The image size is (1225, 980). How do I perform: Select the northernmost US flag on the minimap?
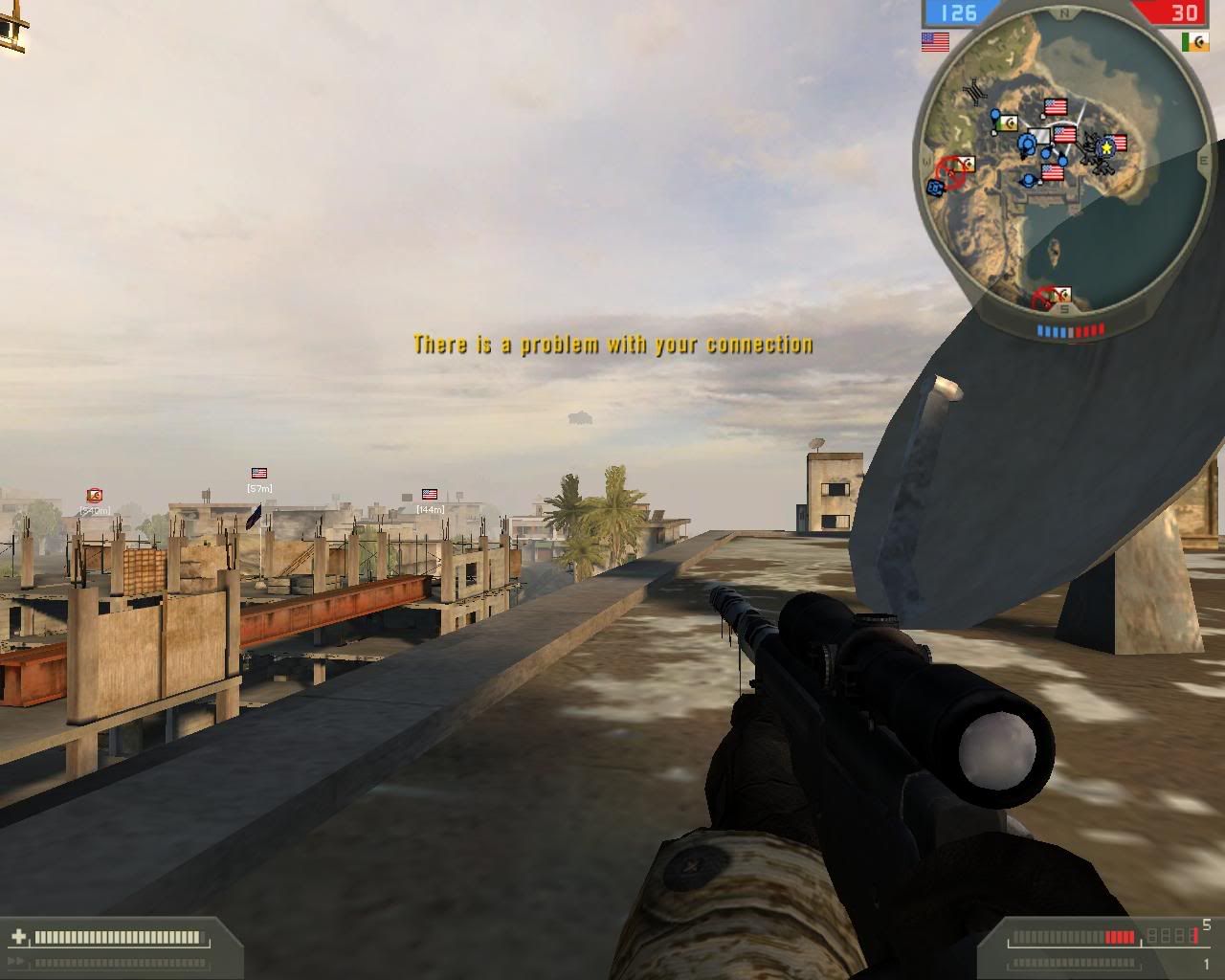[1056, 106]
